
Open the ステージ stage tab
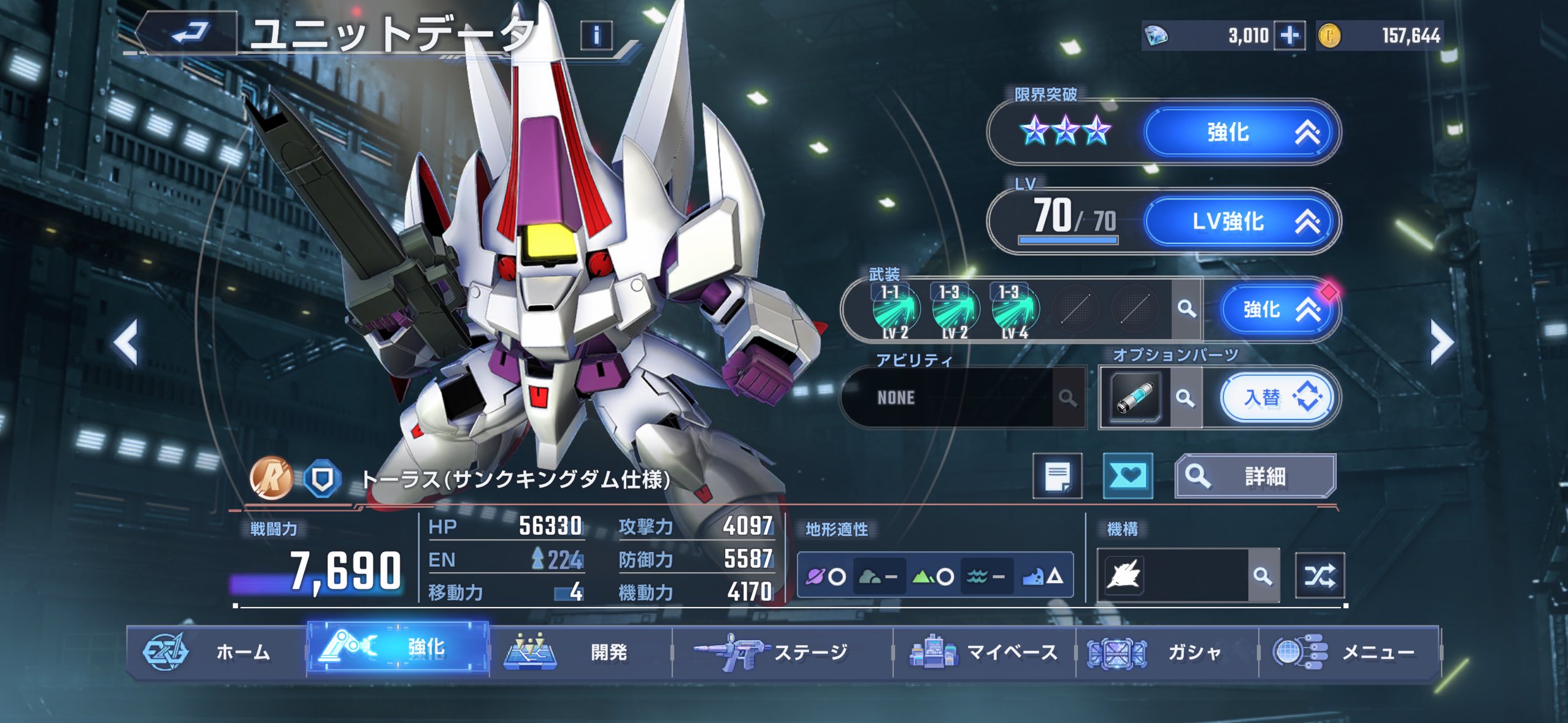click(x=782, y=652)
